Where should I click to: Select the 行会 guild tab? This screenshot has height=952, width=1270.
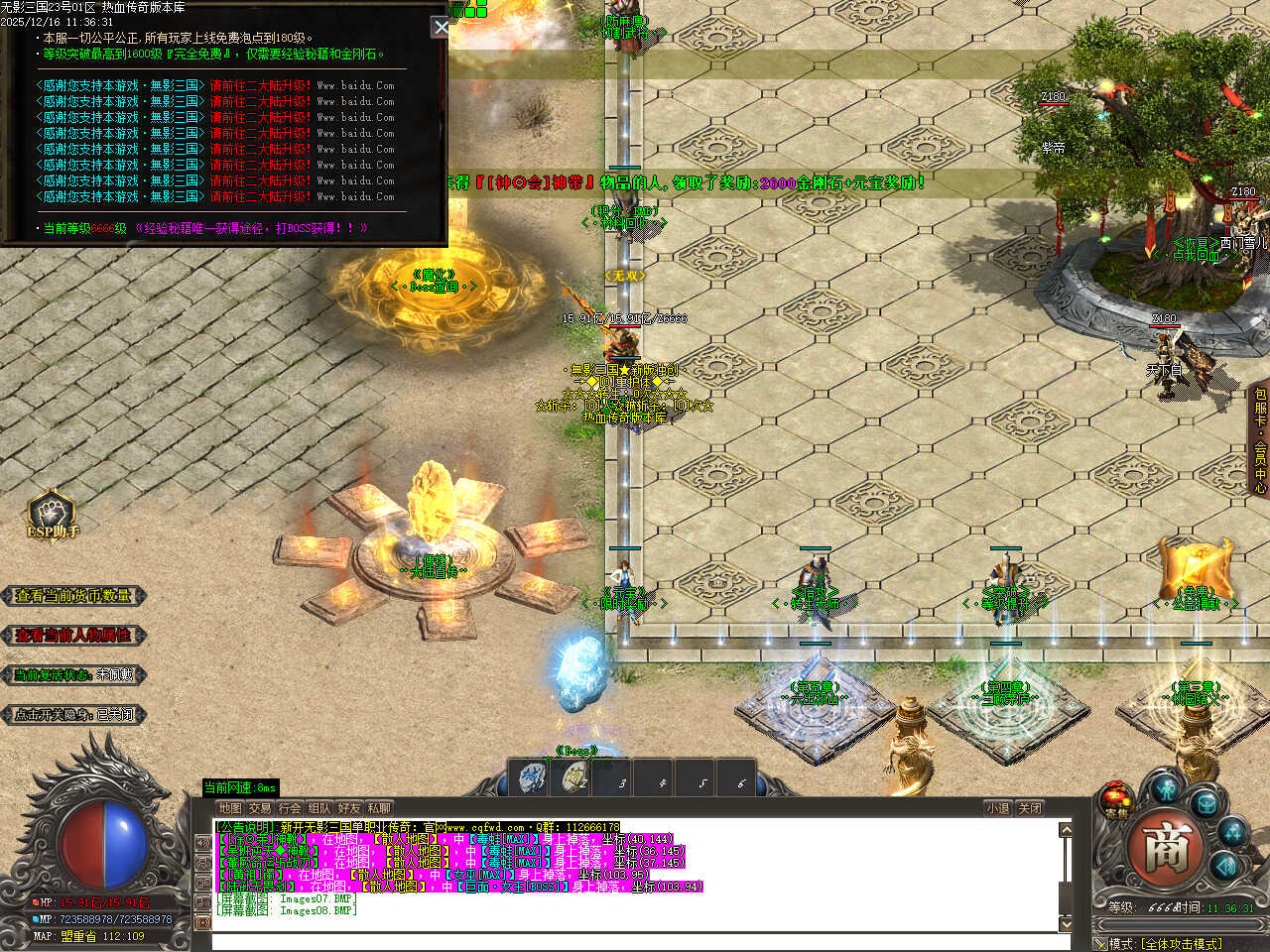[290, 808]
